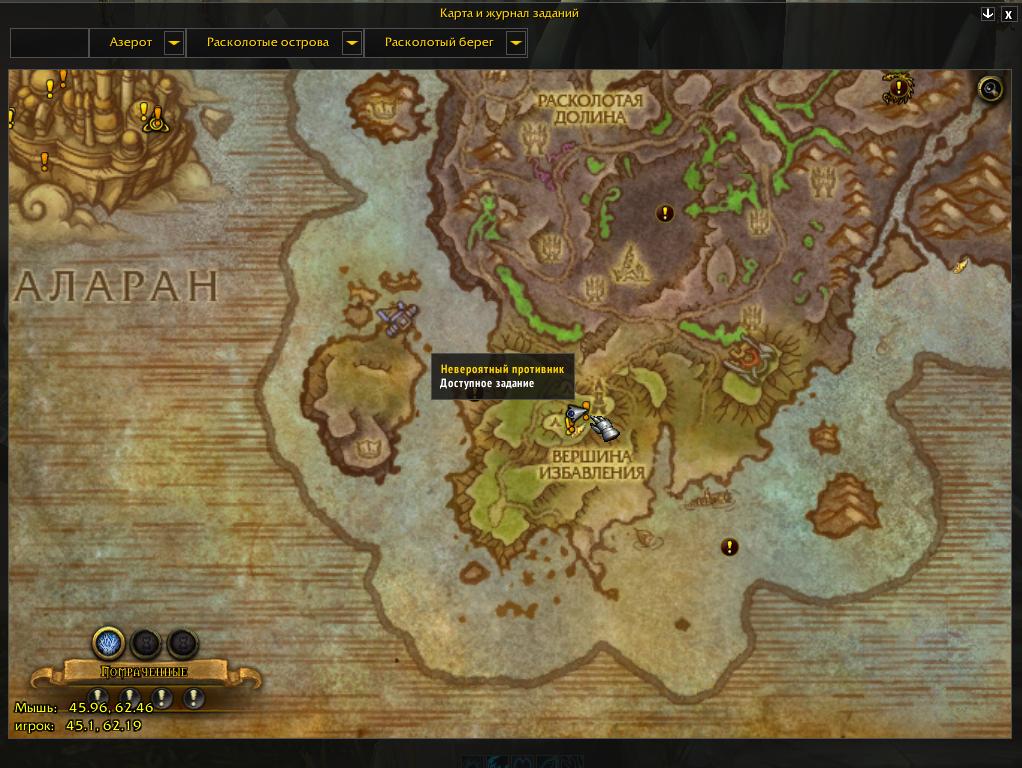Viewport: 1022px width, 768px height.
Task: Select the quest marker in the southeast sea
Action: (730, 547)
